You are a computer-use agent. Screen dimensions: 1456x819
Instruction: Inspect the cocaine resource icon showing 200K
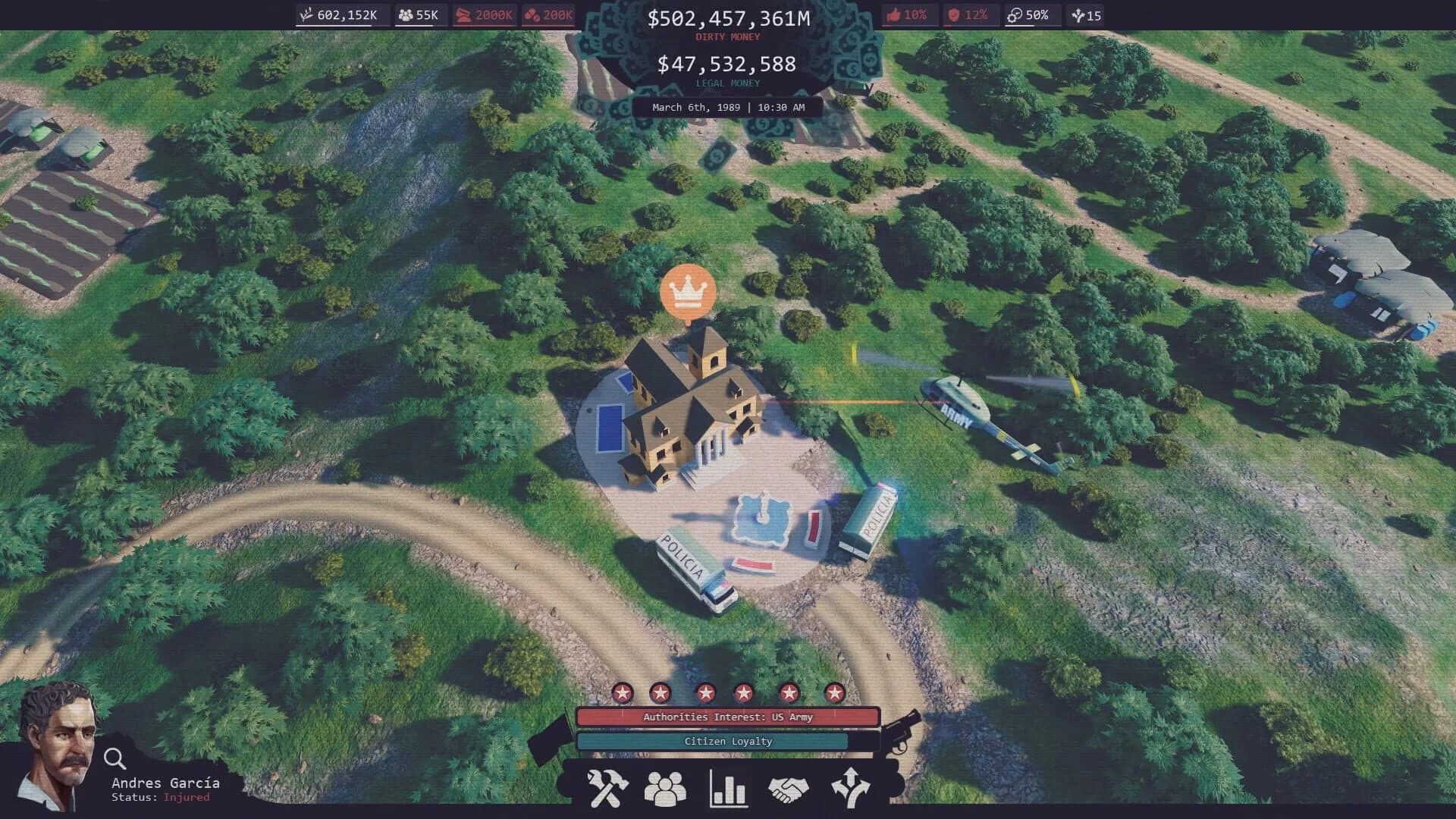[x=548, y=14]
